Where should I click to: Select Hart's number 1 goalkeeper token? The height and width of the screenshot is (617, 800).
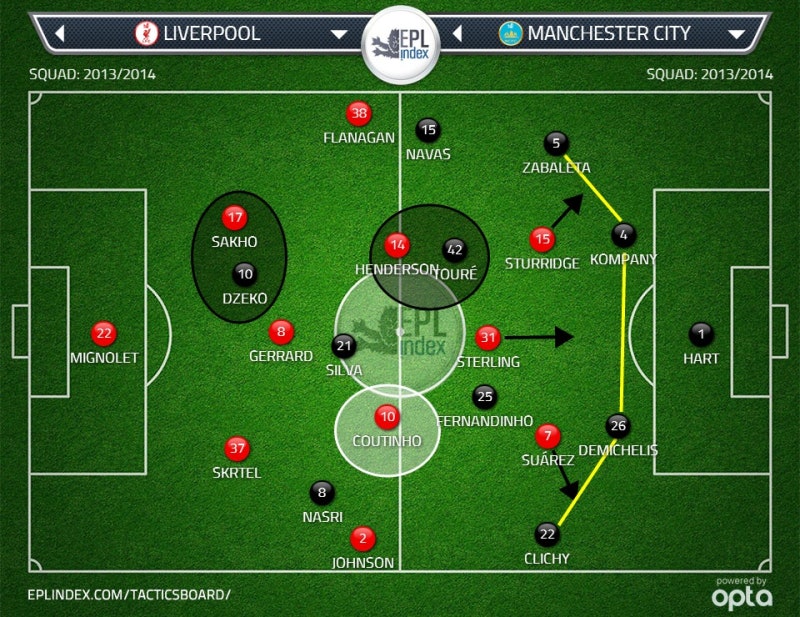click(702, 335)
